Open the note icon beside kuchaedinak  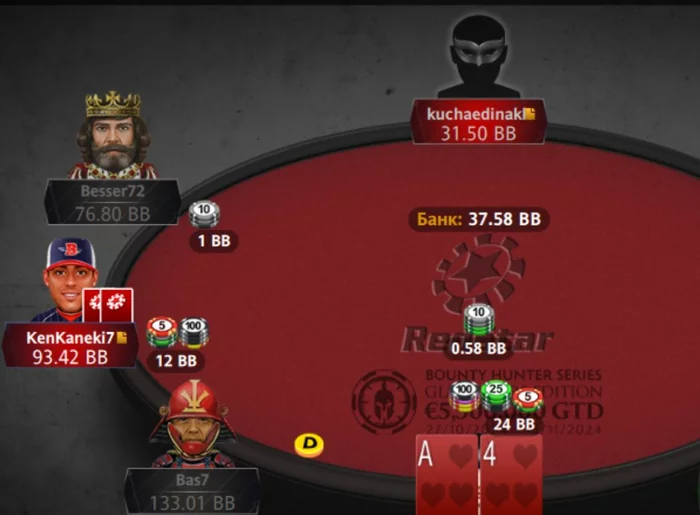[x=530, y=114]
